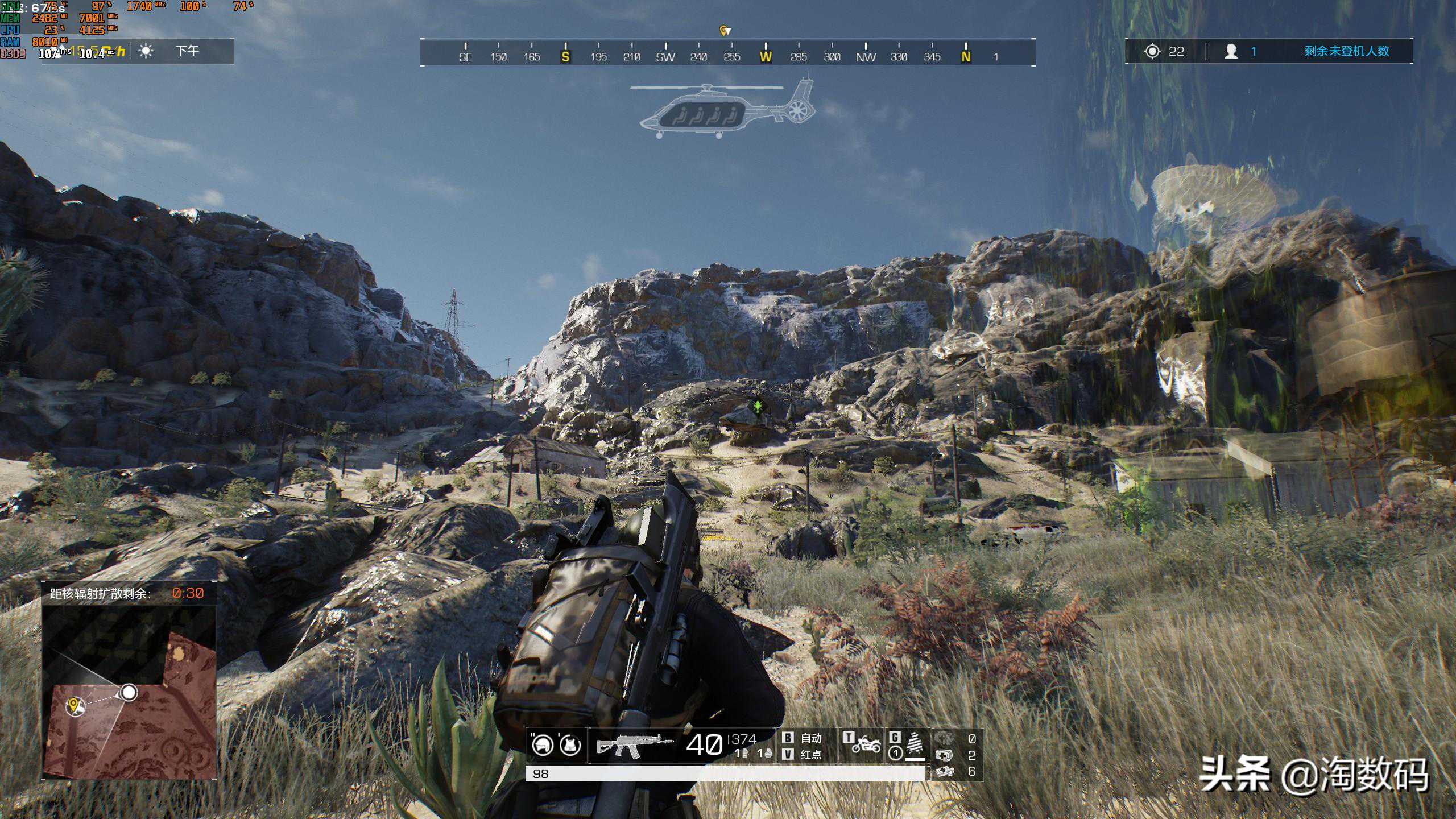Screen dimensions: 1456x819
Task: Click the helmet armor status icon
Action: click(542, 744)
